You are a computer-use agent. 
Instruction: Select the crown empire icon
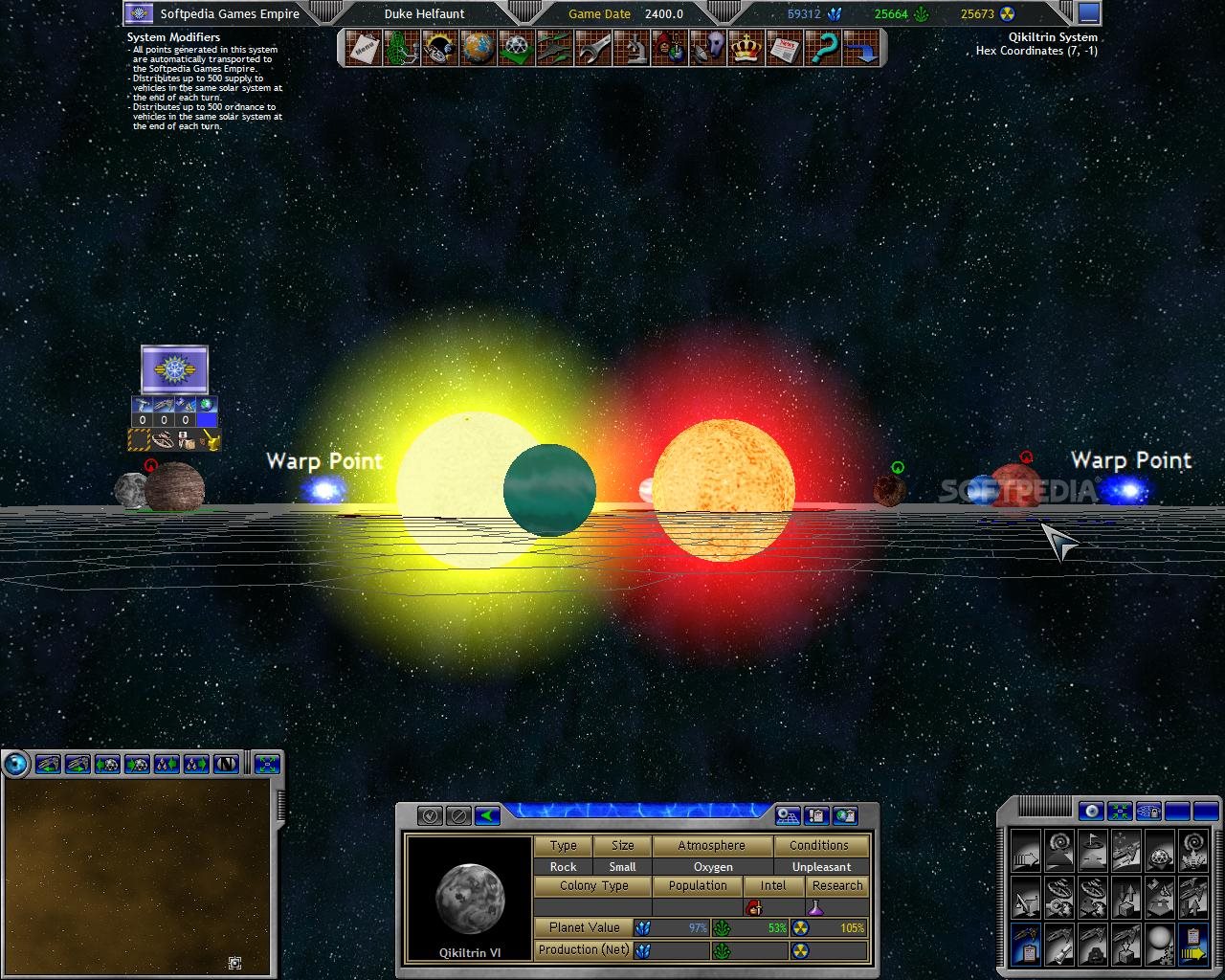pyautogui.click(x=748, y=48)
